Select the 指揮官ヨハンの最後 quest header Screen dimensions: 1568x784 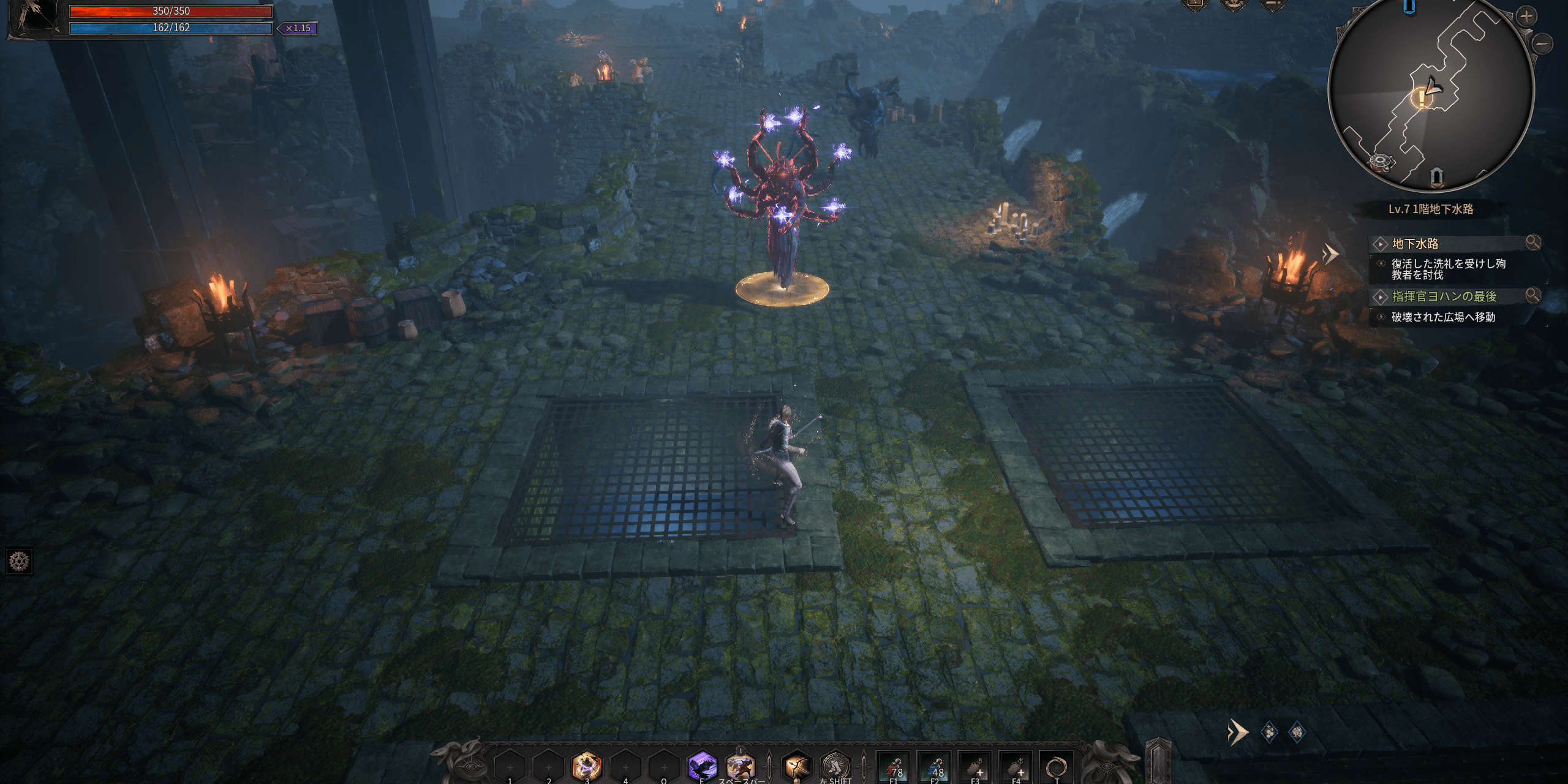tap(1444, 296)
